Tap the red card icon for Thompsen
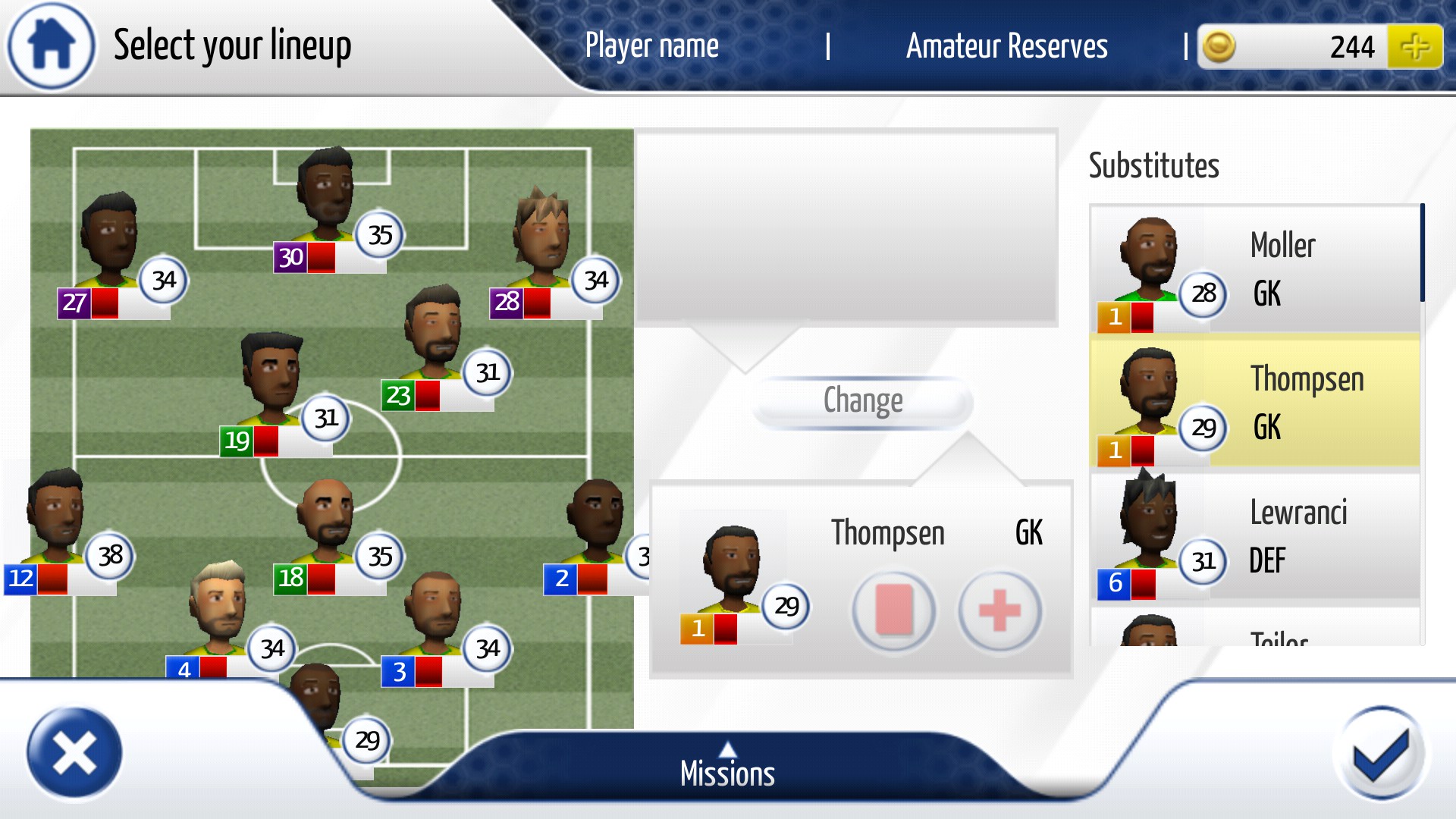 point(894,611)
